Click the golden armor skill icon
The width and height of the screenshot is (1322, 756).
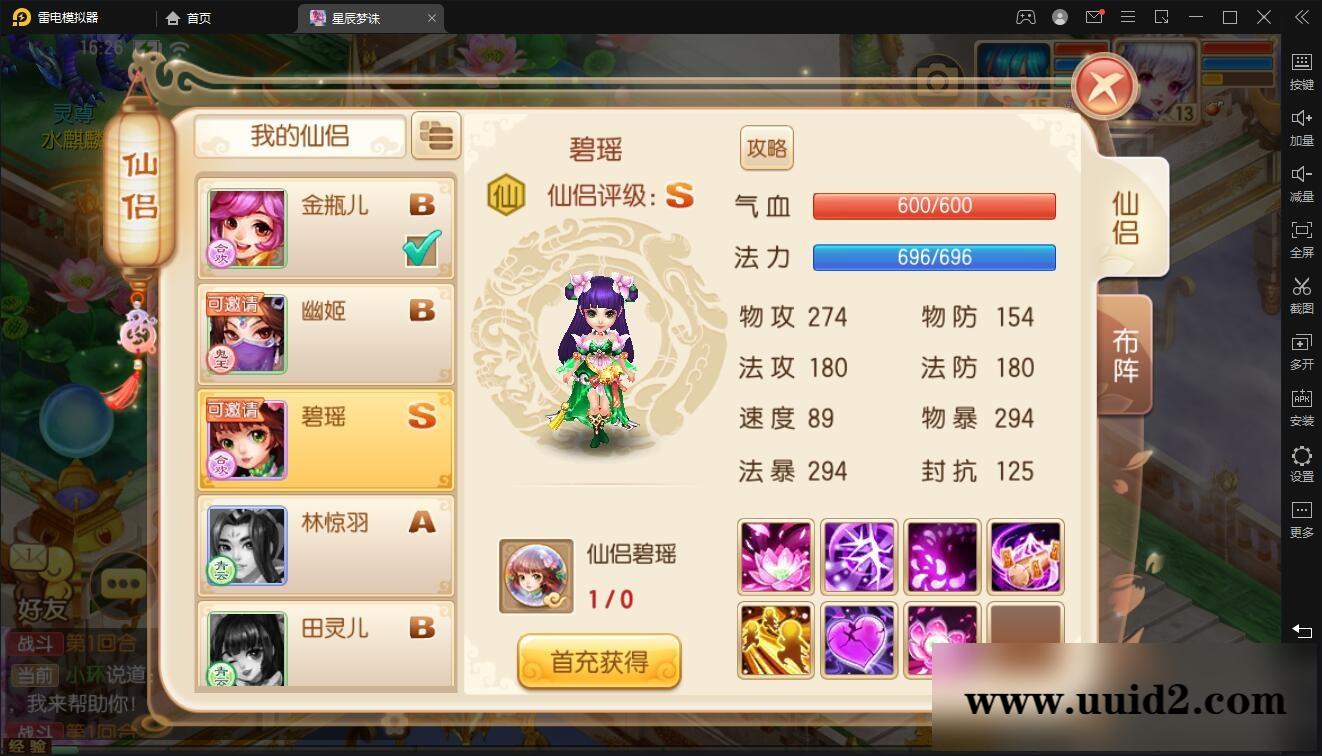click(x=775, y=638)
